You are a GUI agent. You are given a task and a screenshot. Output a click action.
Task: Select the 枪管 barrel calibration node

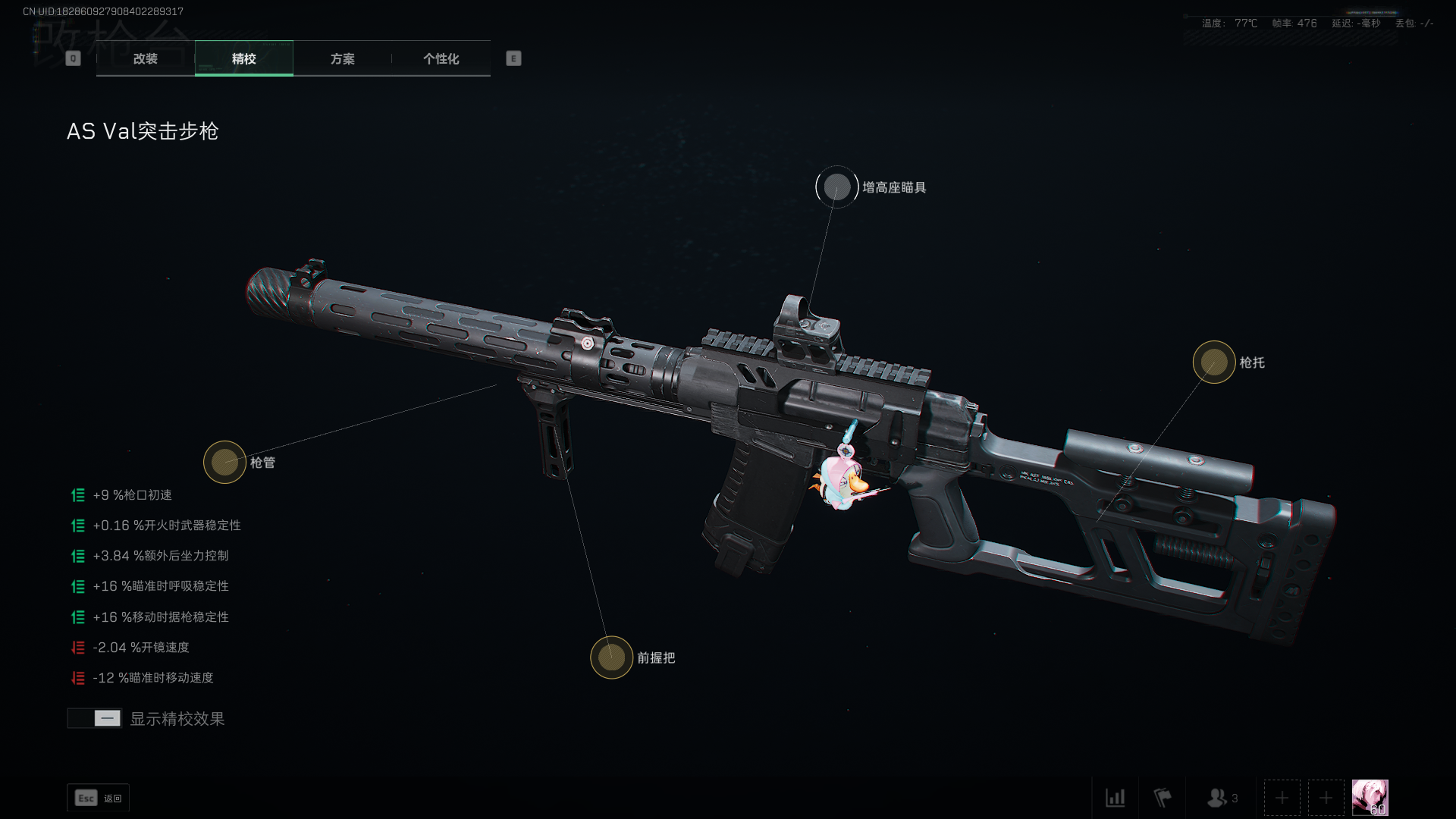click(224, 462)
